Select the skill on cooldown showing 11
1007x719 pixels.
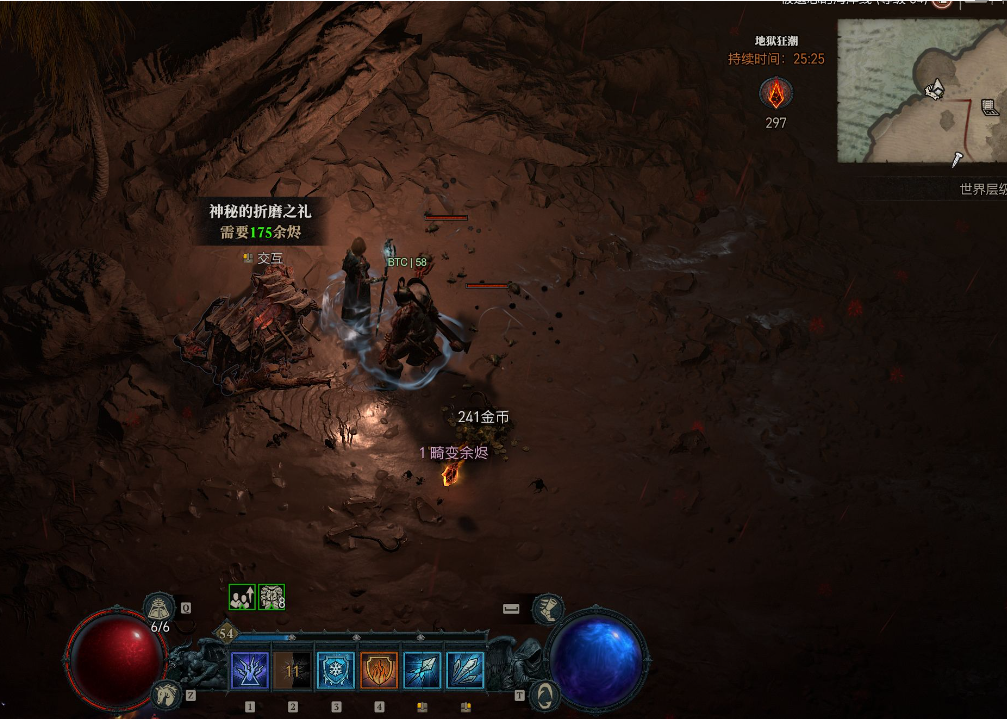click(292, 670)
